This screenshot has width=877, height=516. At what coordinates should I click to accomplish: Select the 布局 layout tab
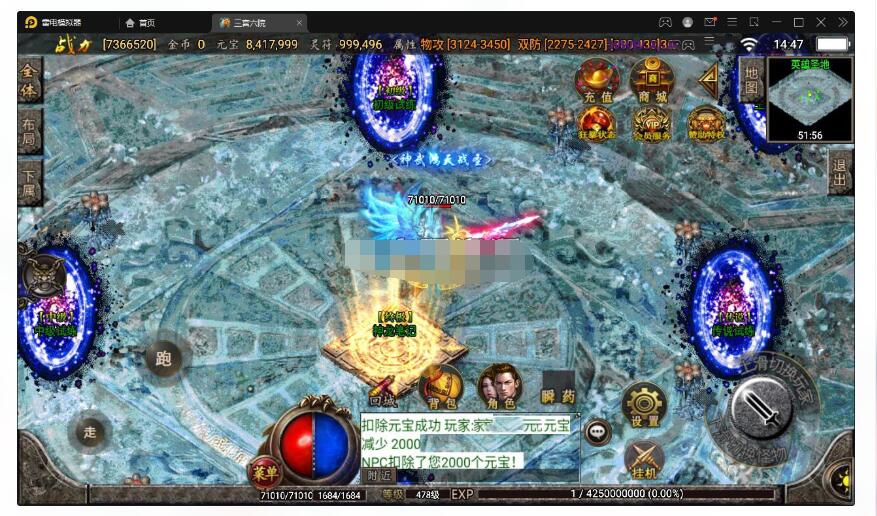[x=30, y=132]
